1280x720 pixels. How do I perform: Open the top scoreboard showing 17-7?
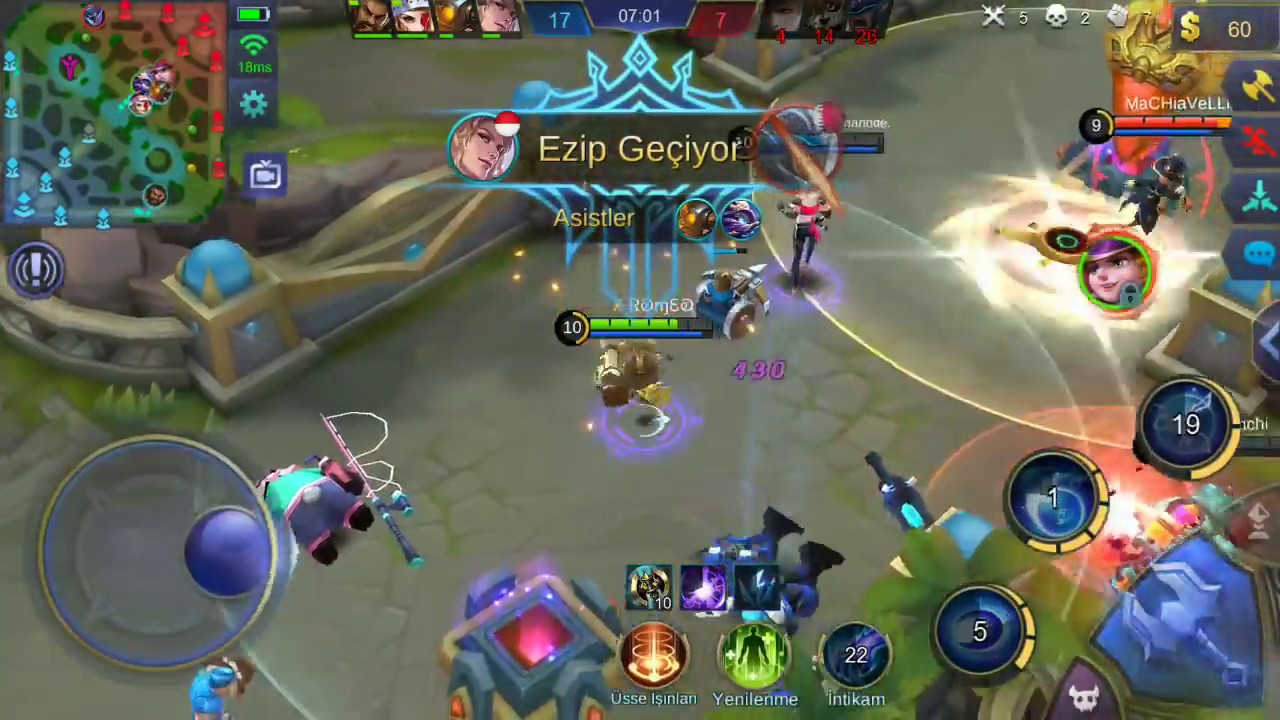point(640,16)
